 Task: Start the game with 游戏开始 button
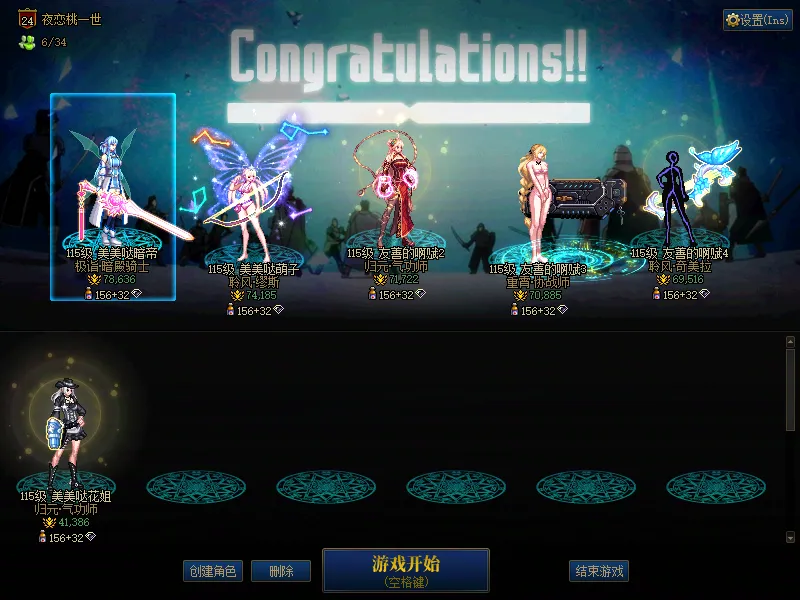[405, 569]
